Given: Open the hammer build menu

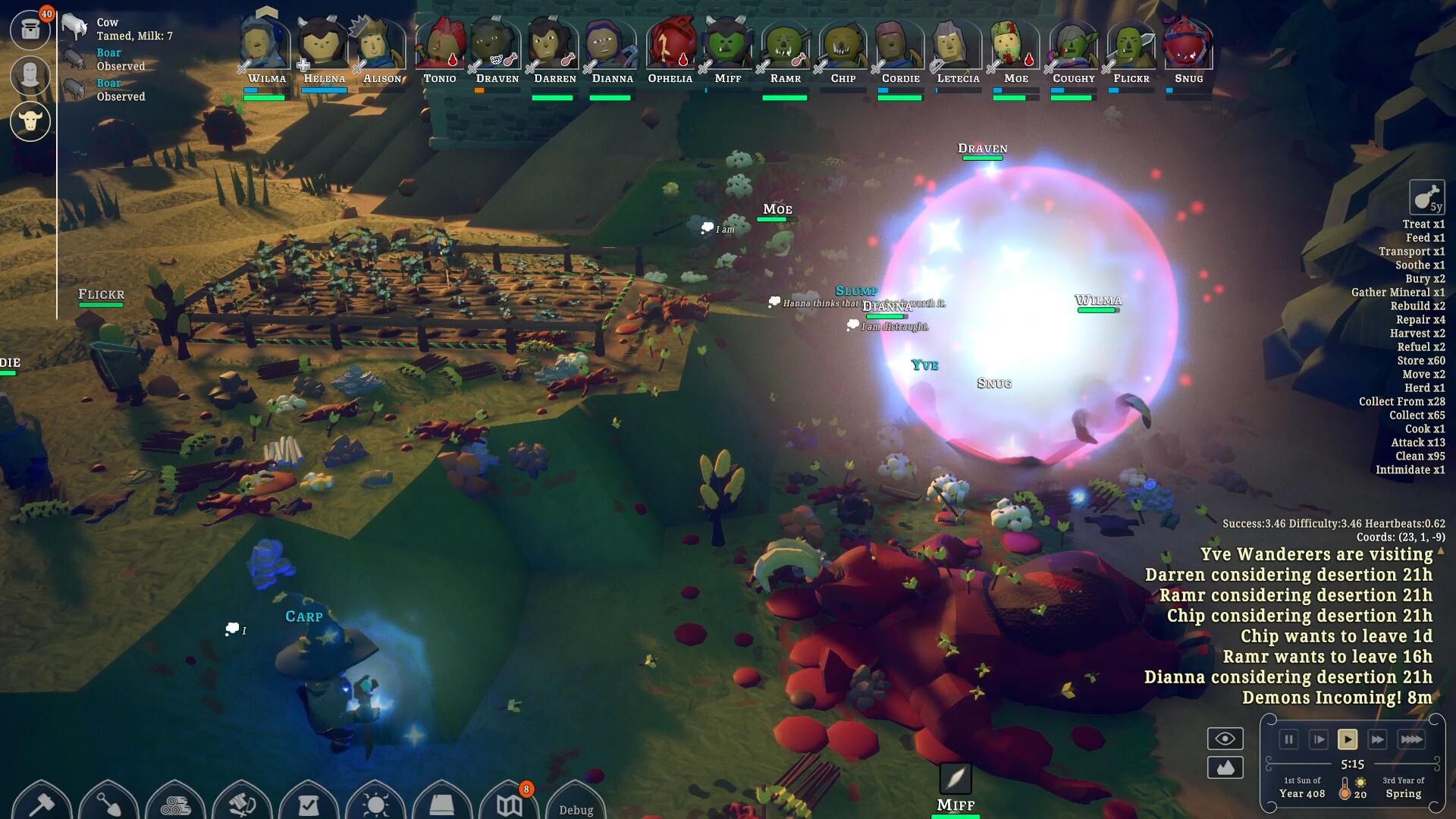Looking at the screenshot, I should [42, 804].
